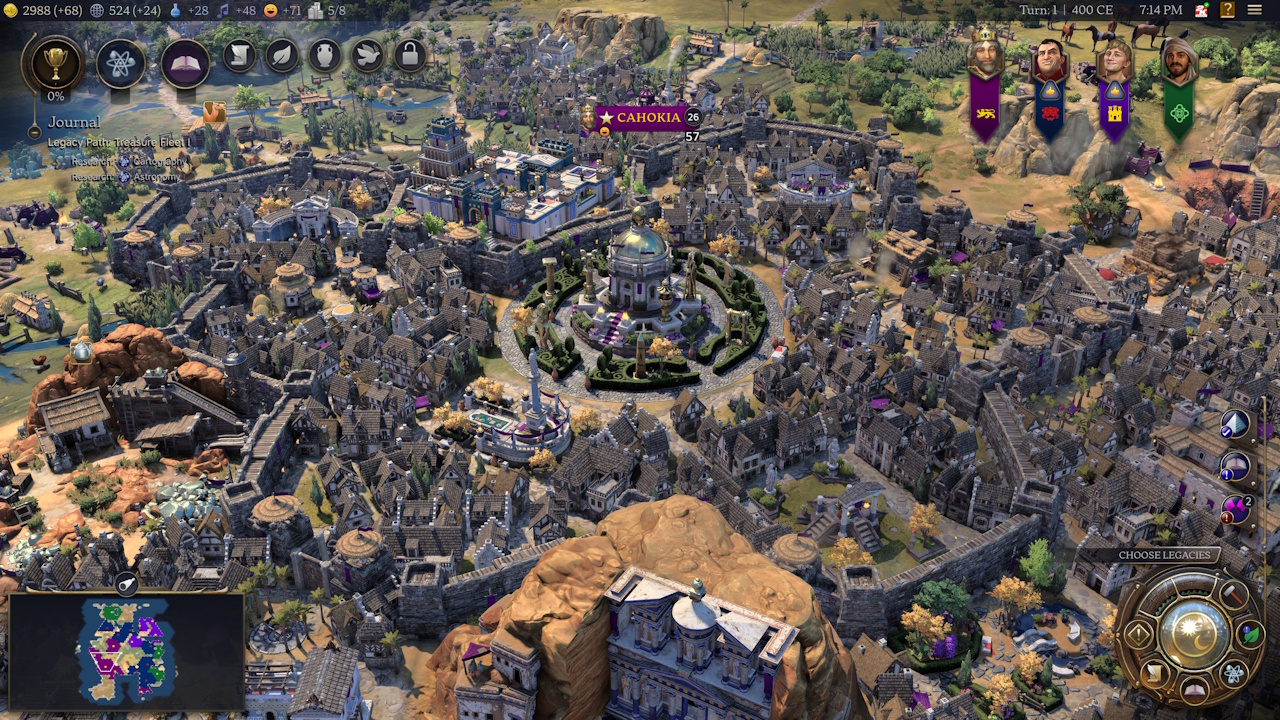Click the dove peace icon in the top row

[x=368, y=57]
